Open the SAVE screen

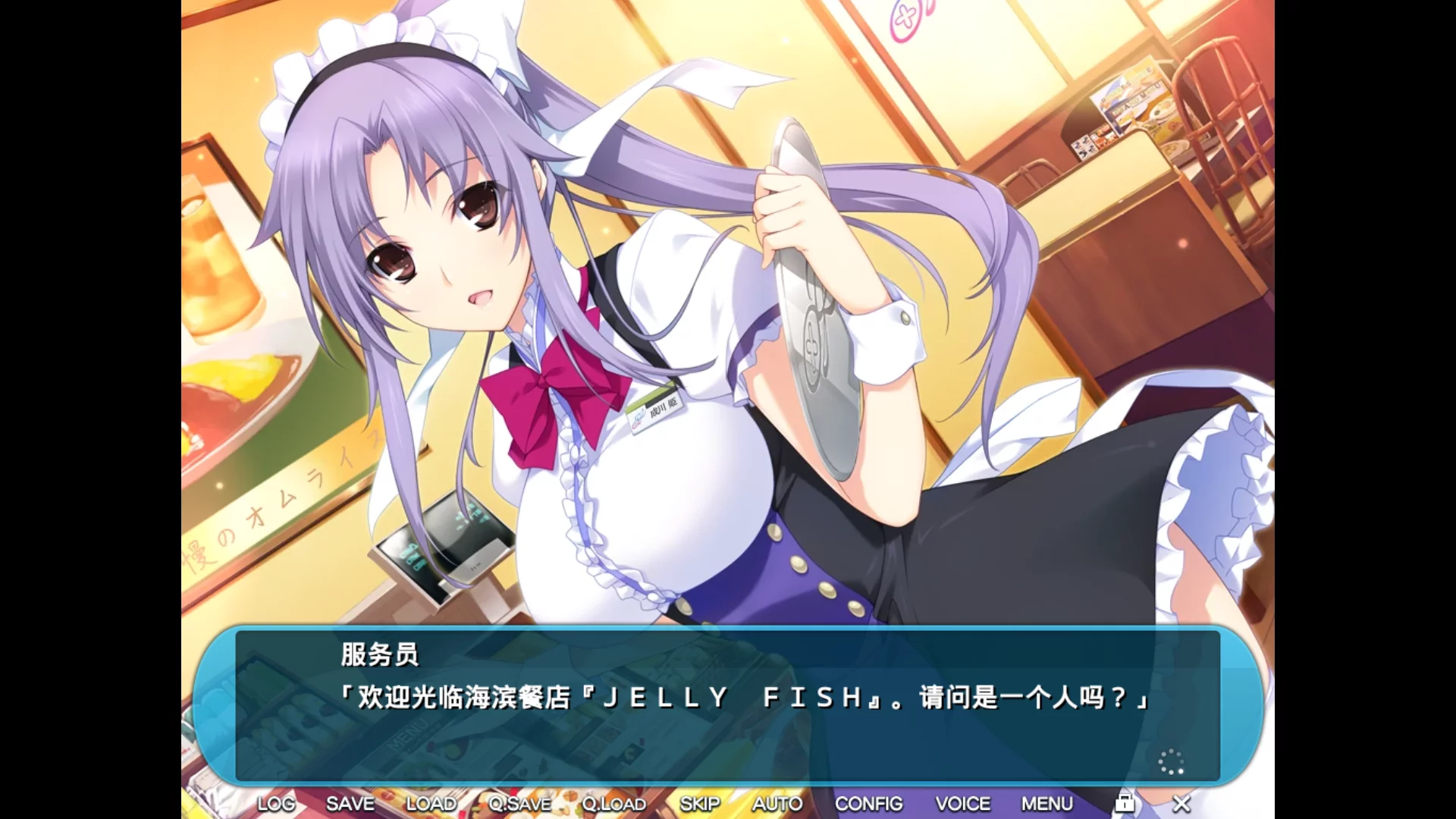350,803
